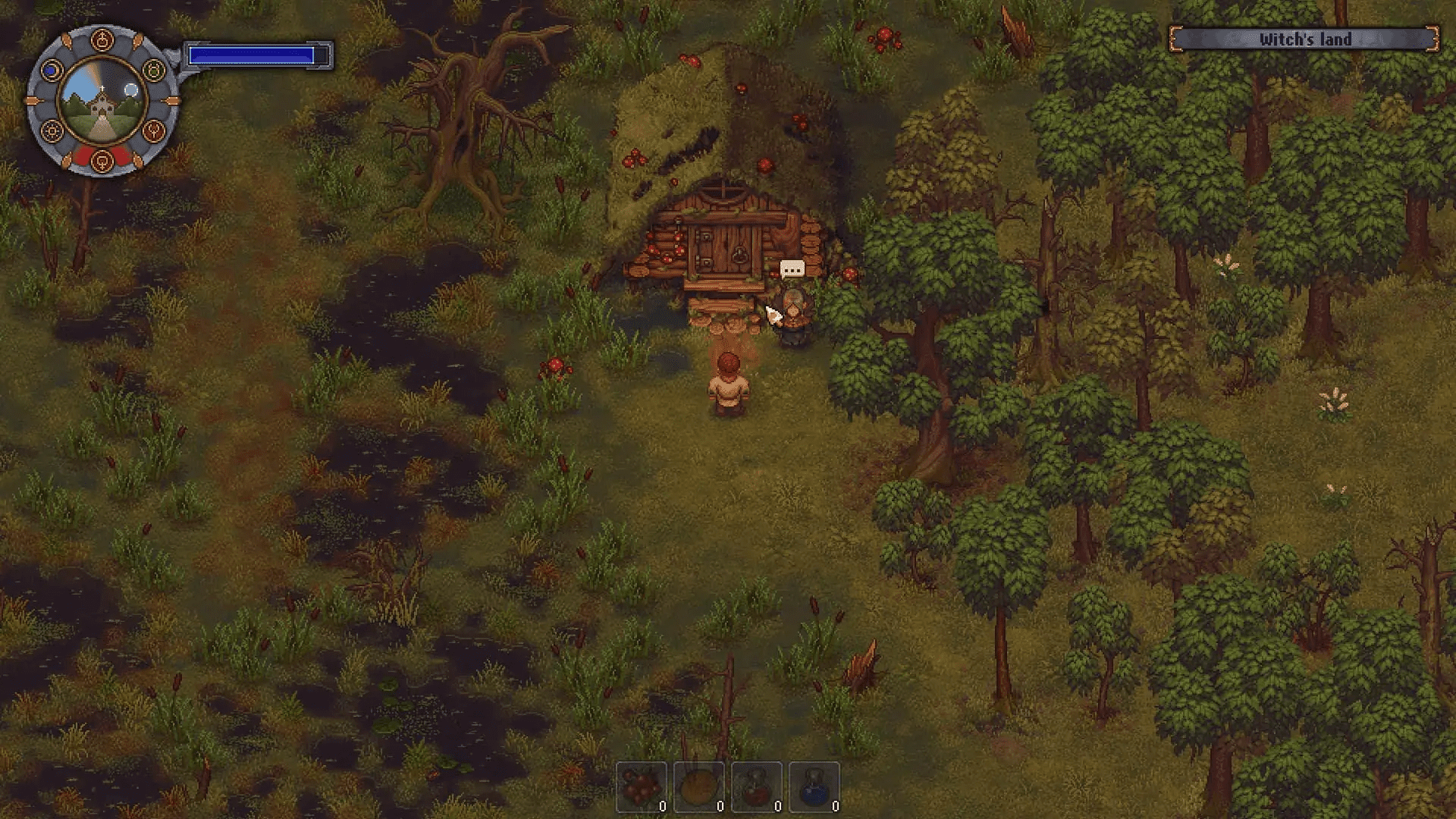Click the red day symbol at the clock's bottom

[x=102, y=161]
